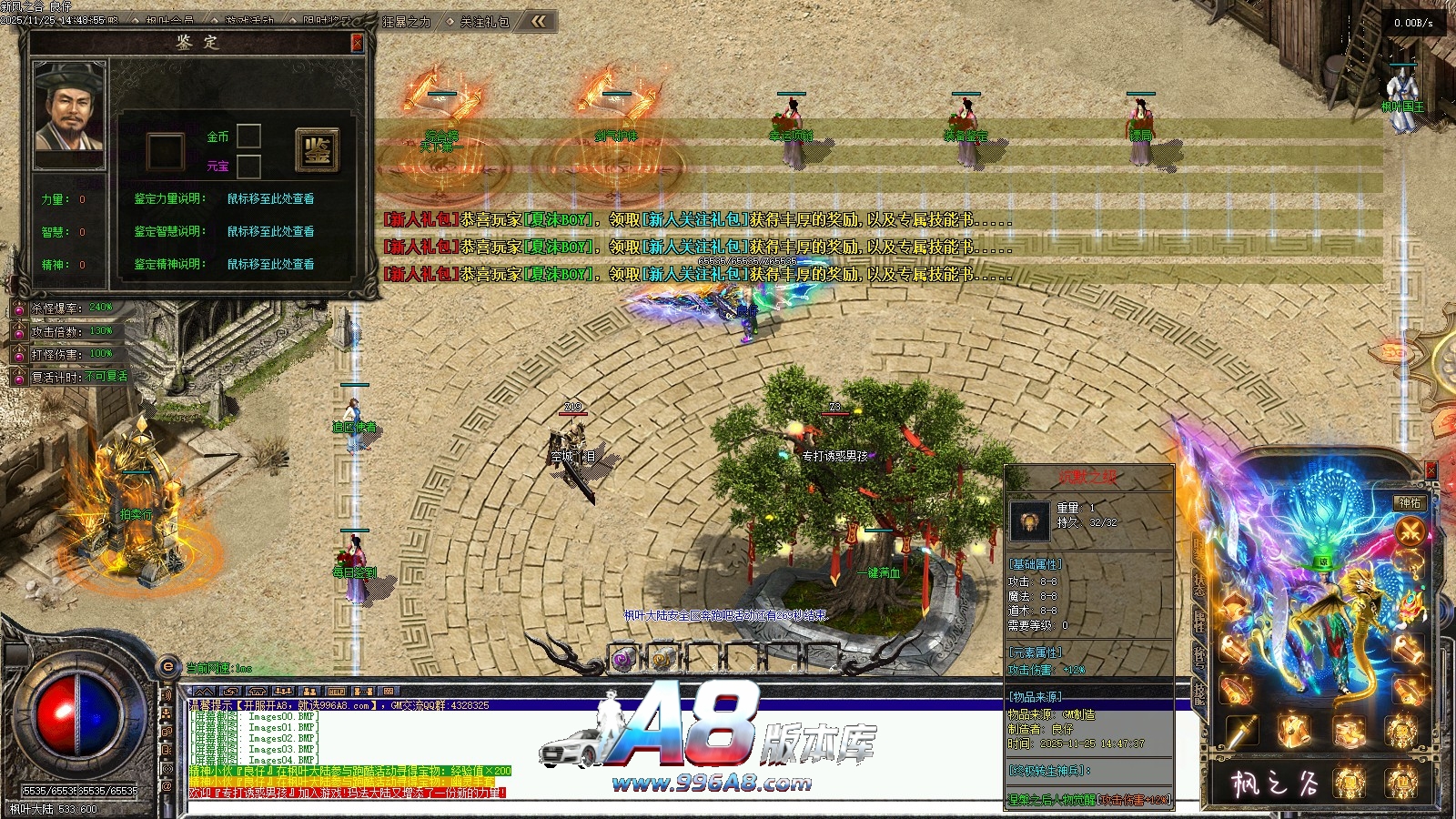Click the round 'e' button near network speed
The width and height of the screenshot is (1456, 819).
coord(167,667)
